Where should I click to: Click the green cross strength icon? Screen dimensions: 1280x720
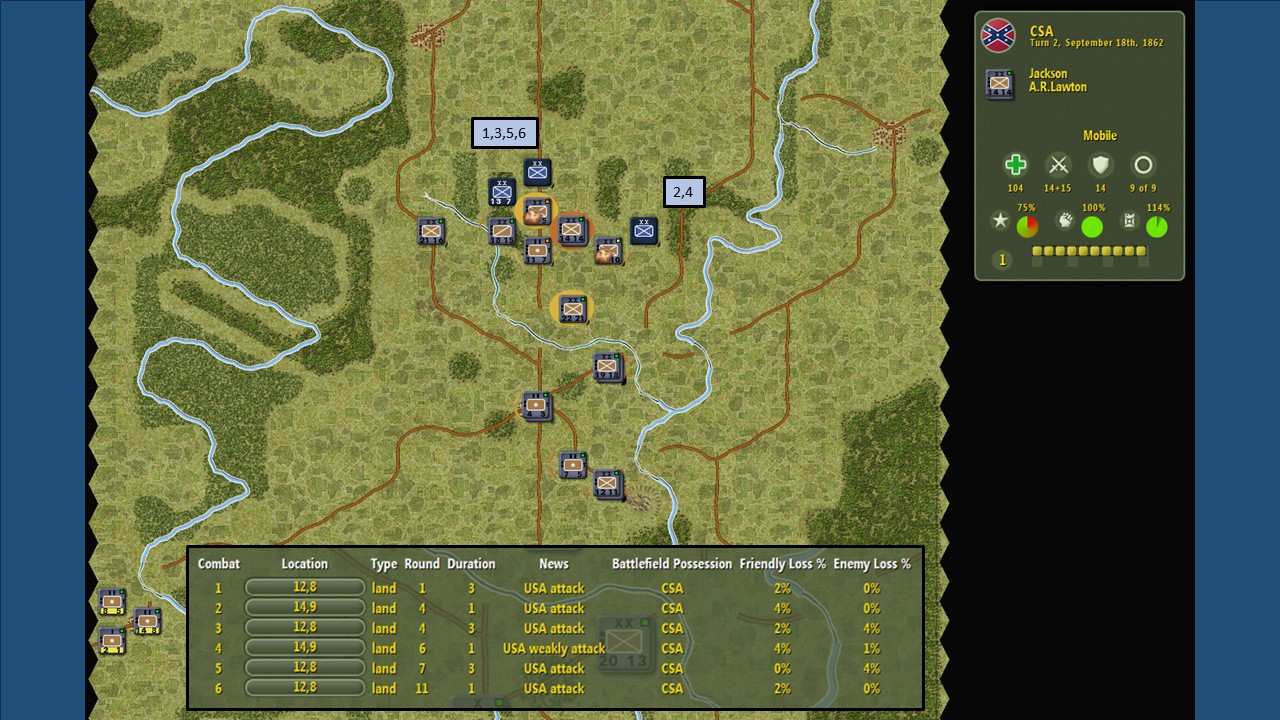[1016, 165]
